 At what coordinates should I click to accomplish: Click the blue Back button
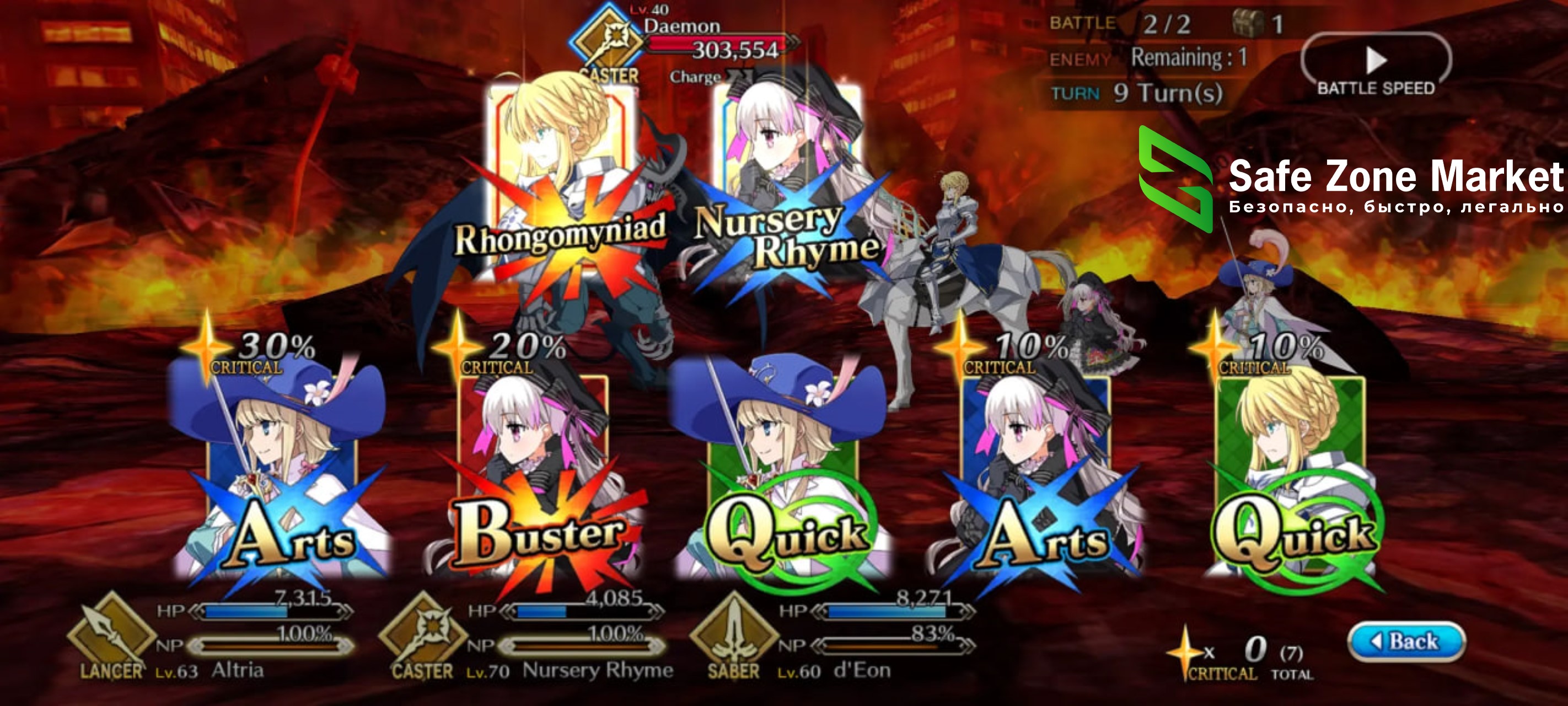coord(1406,641)
